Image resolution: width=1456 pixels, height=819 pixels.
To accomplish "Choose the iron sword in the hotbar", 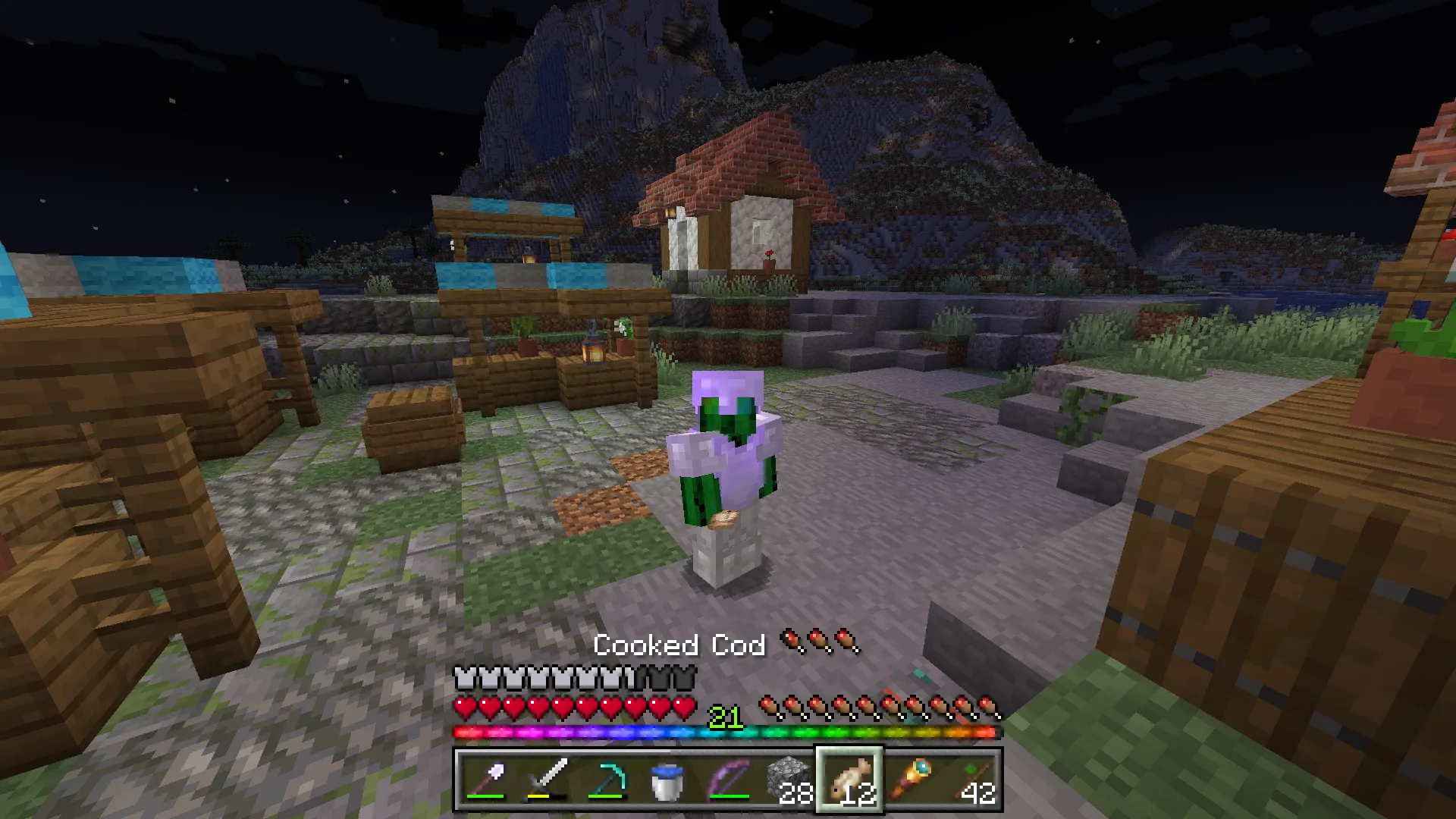I will point(547,780).
